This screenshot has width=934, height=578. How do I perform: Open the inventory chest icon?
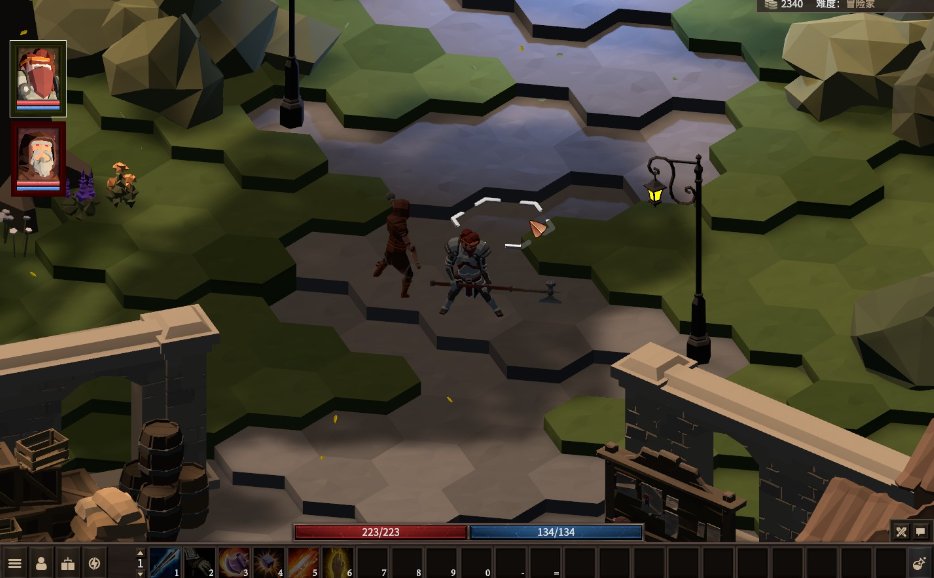pos(68,563)
